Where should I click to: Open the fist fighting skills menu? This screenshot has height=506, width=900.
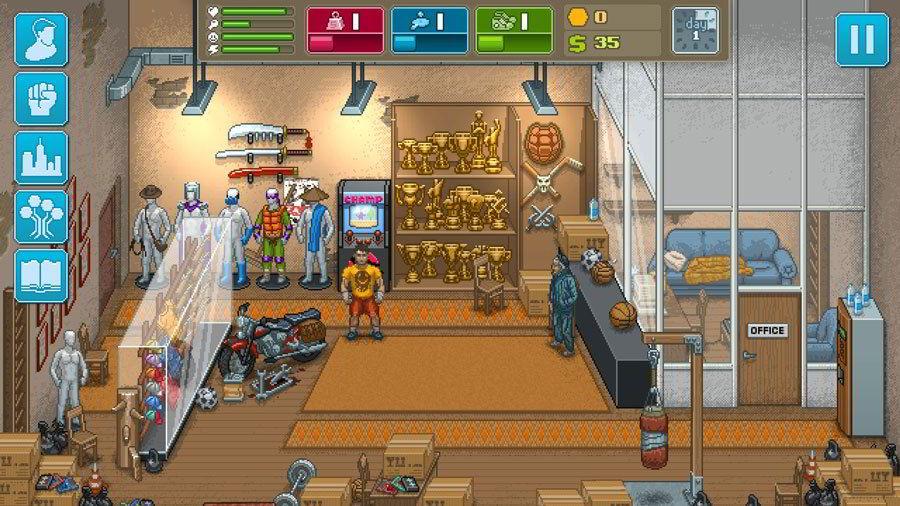[41, 99]
